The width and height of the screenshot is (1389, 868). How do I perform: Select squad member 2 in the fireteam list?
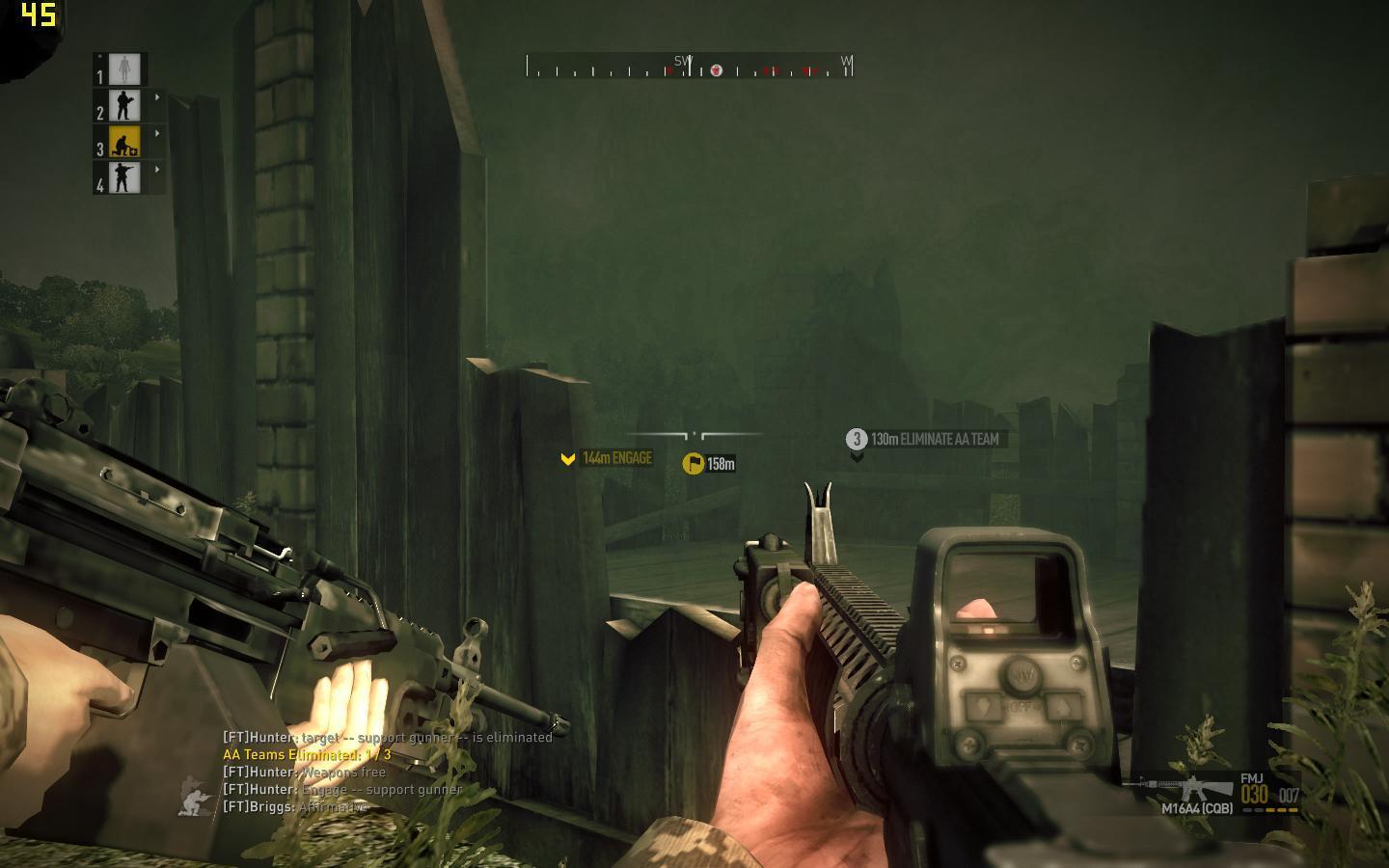[124, 105]
